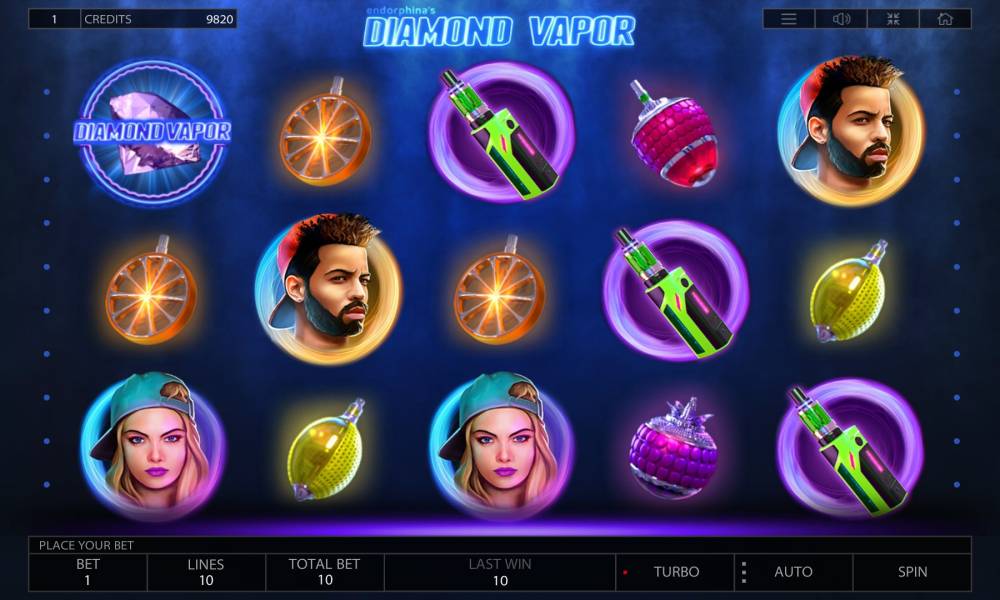Open the hamburger menu
The height and width of the screenshot is (600, 1000).
click(x=789, y=19)
